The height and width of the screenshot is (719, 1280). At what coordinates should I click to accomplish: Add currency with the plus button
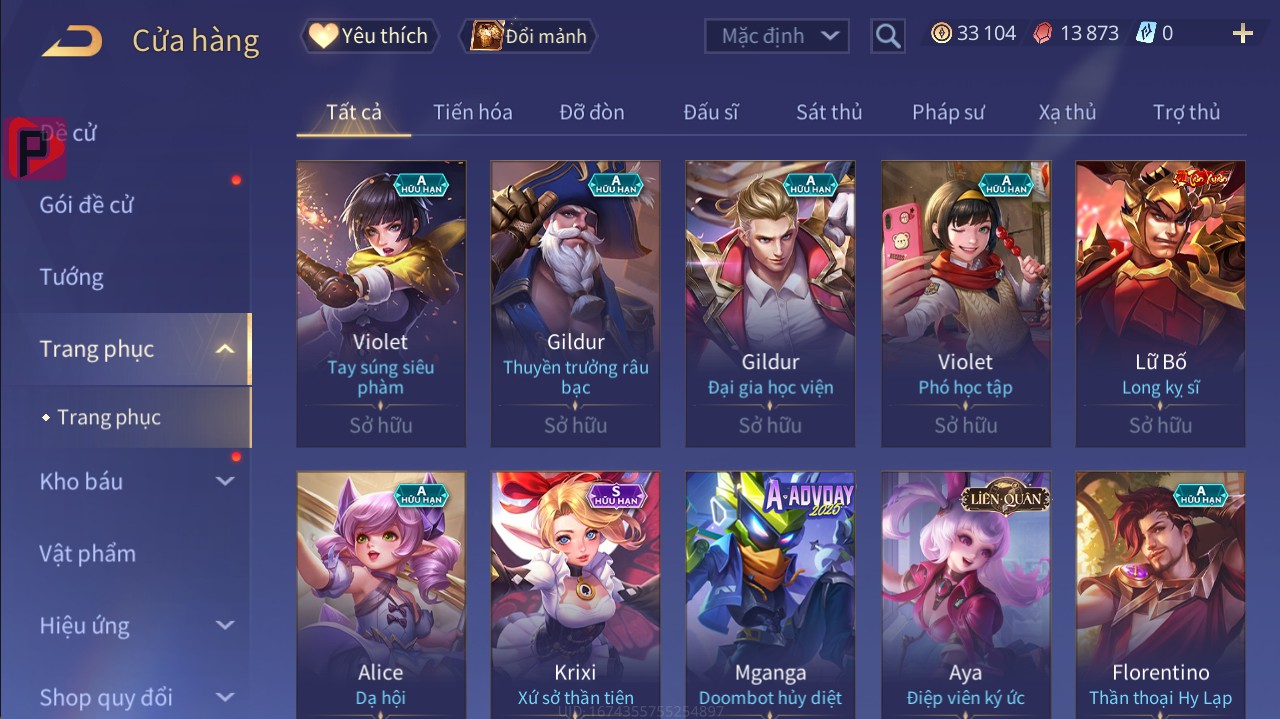(1243, 34)
